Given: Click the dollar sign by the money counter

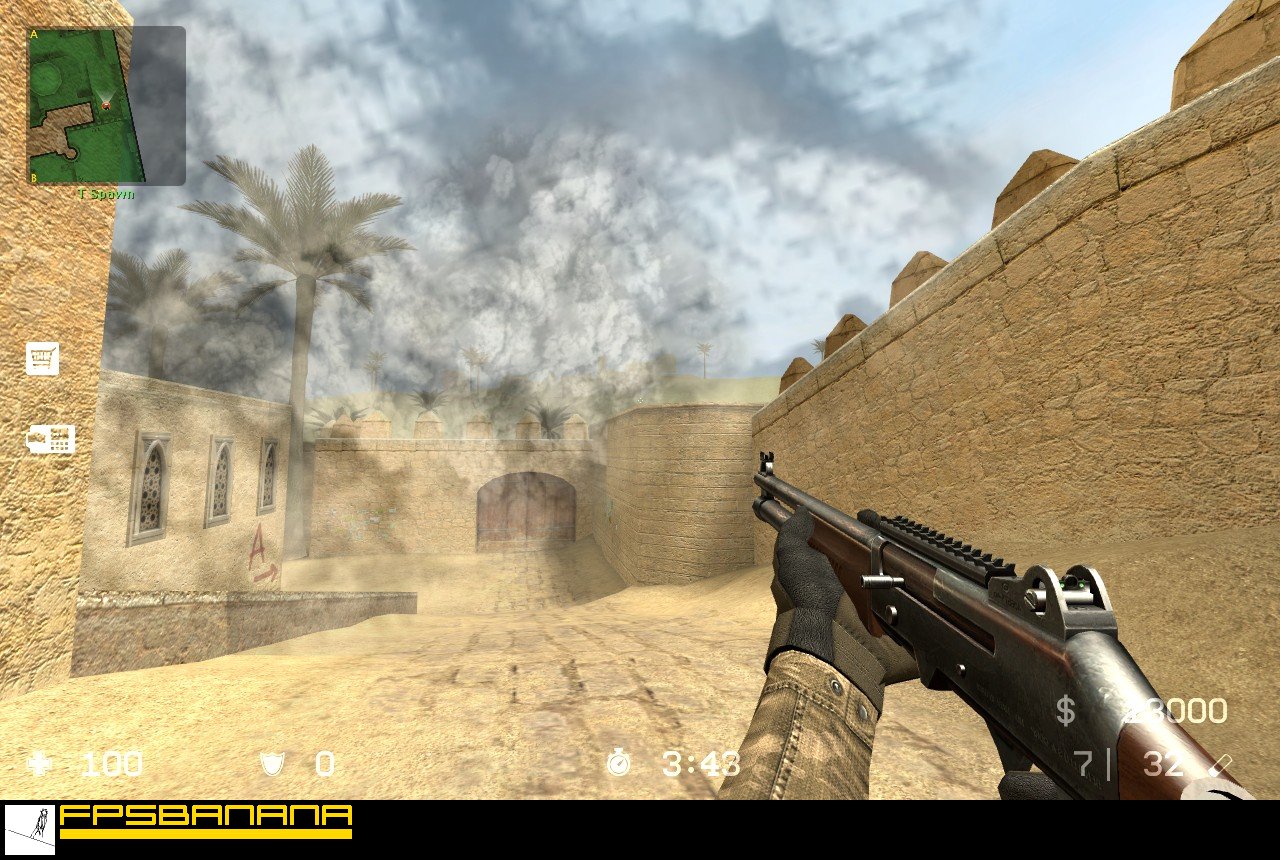Looking at the screenshot, I should click(x=1064, y=709).
